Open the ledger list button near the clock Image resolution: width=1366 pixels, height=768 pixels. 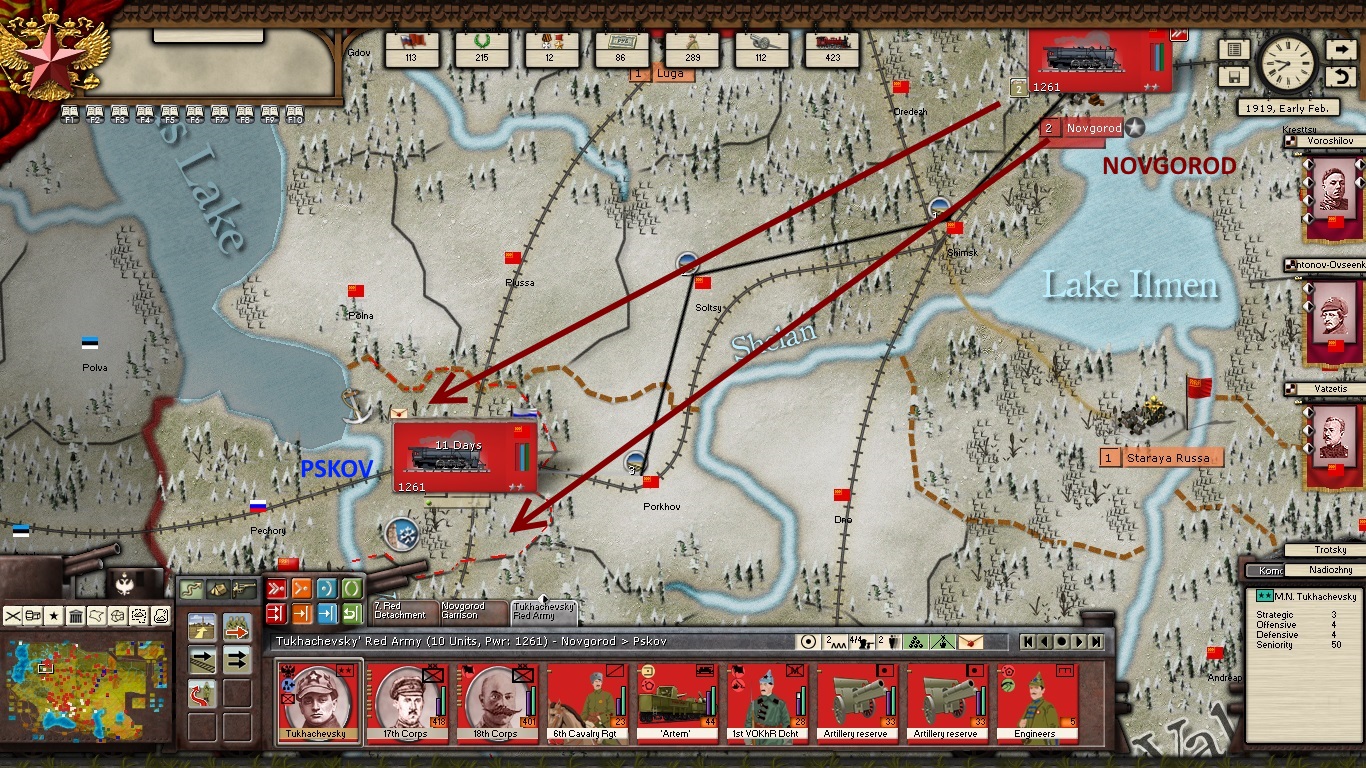(1233, 49)
